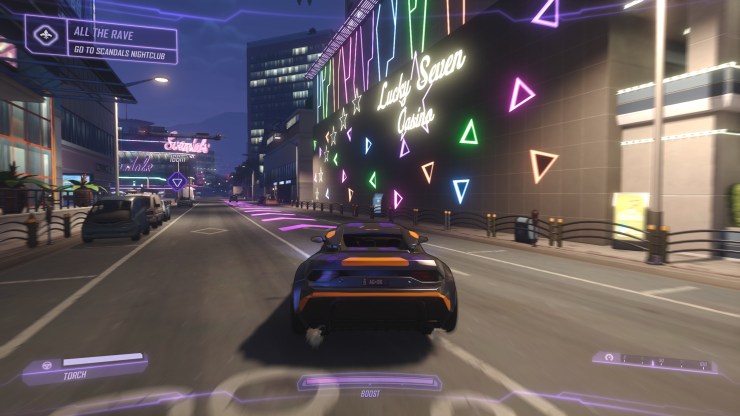This screenshot has width=740, height=416.
Task: Select the Scandals Nightclub waypoint marker
Action: pos(177,181)
